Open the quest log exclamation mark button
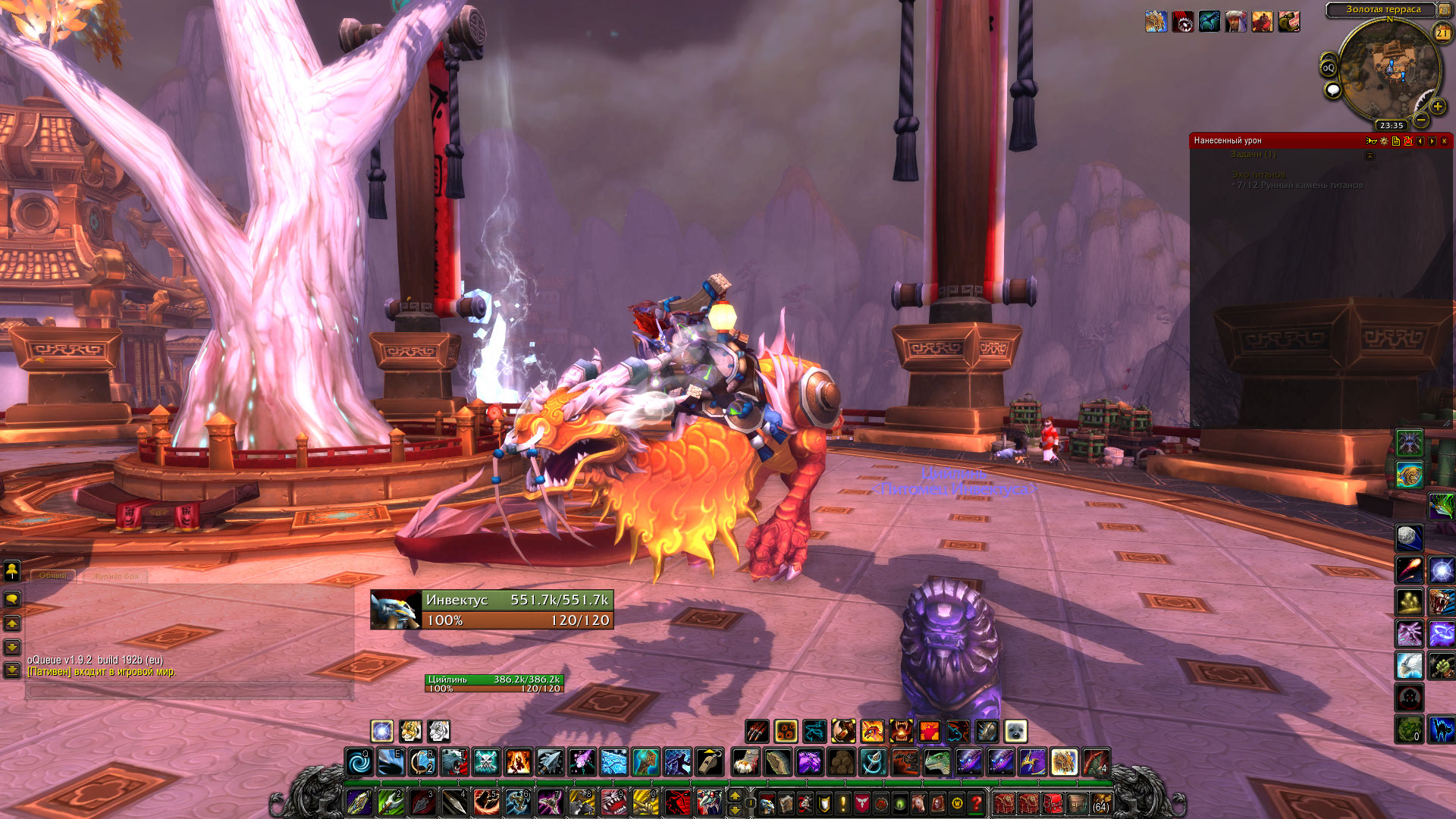 [x=843, y=802]
